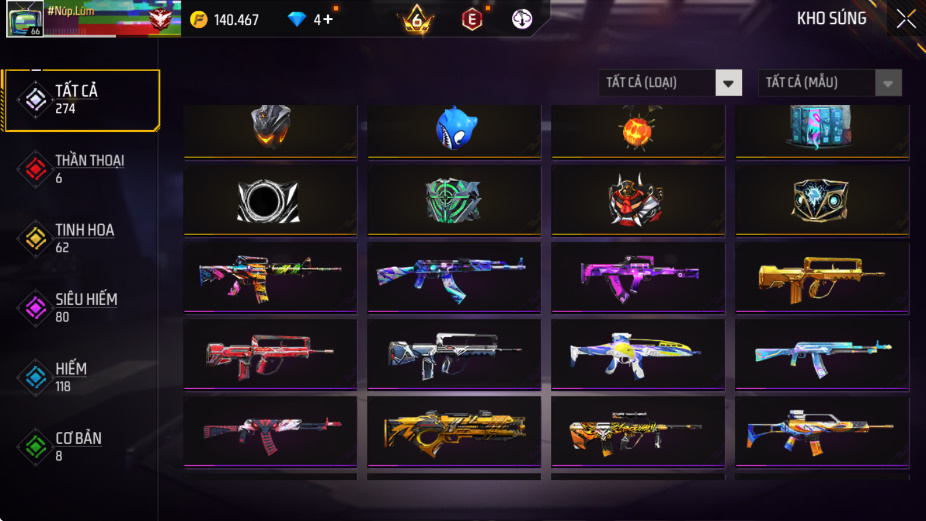Add diamonds with the plus button
The width and height of the screenshot is (926, 521).
(x=328, y=19)
